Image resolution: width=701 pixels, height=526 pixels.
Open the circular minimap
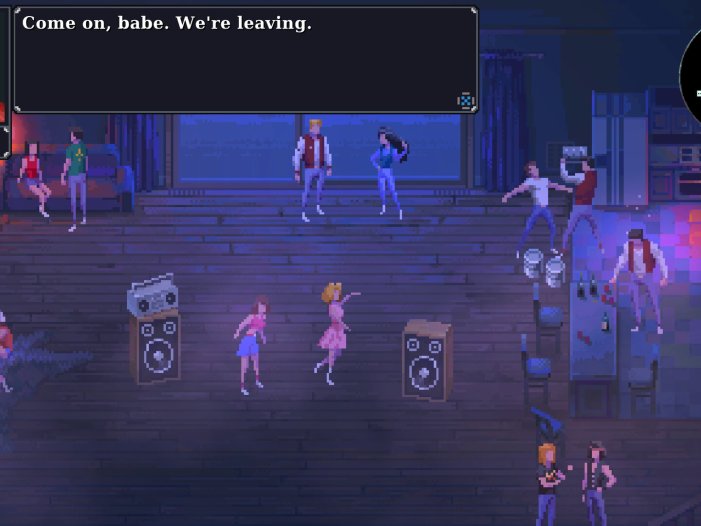[691, 76]
